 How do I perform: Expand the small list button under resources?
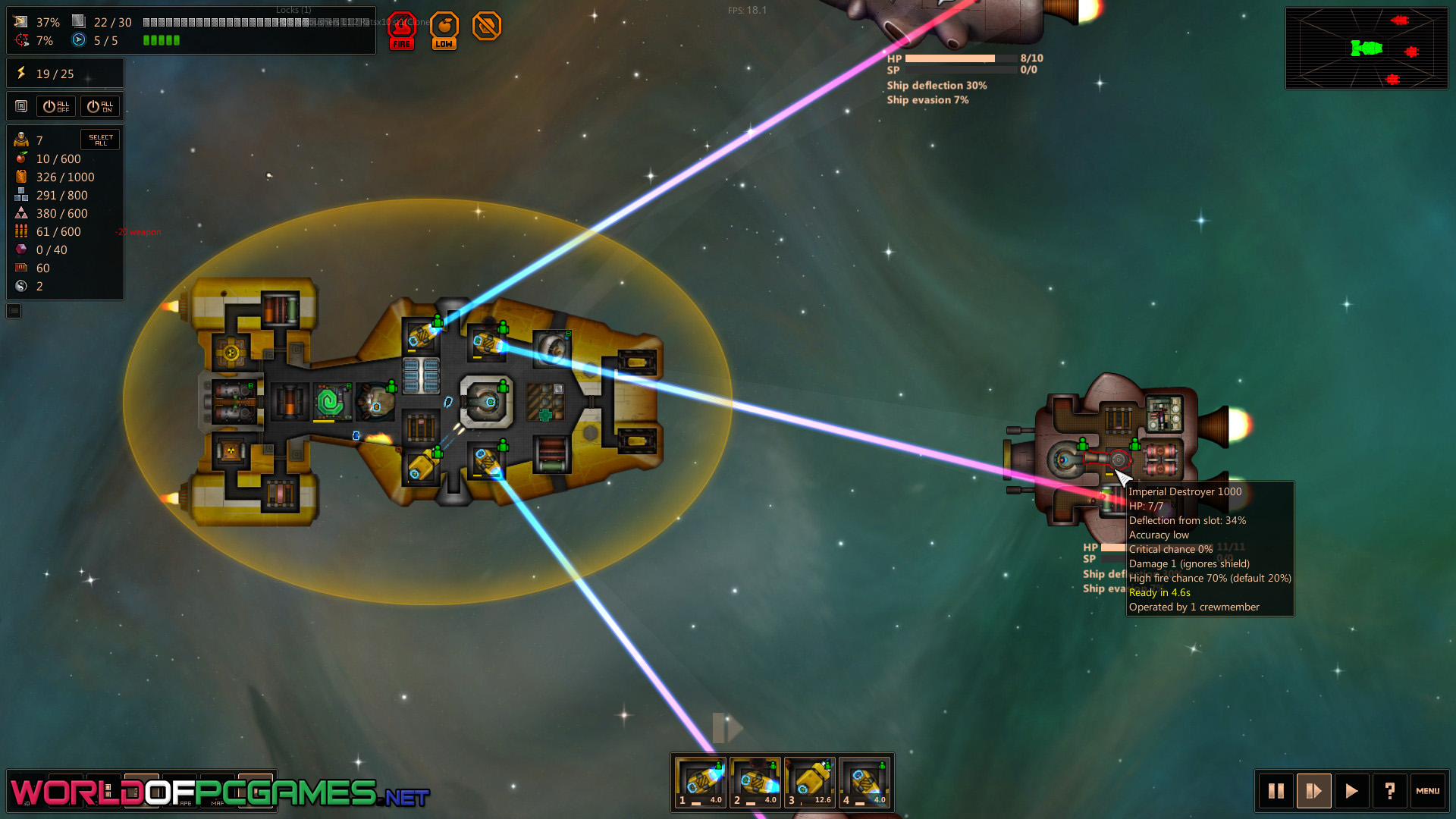[14, 311]
